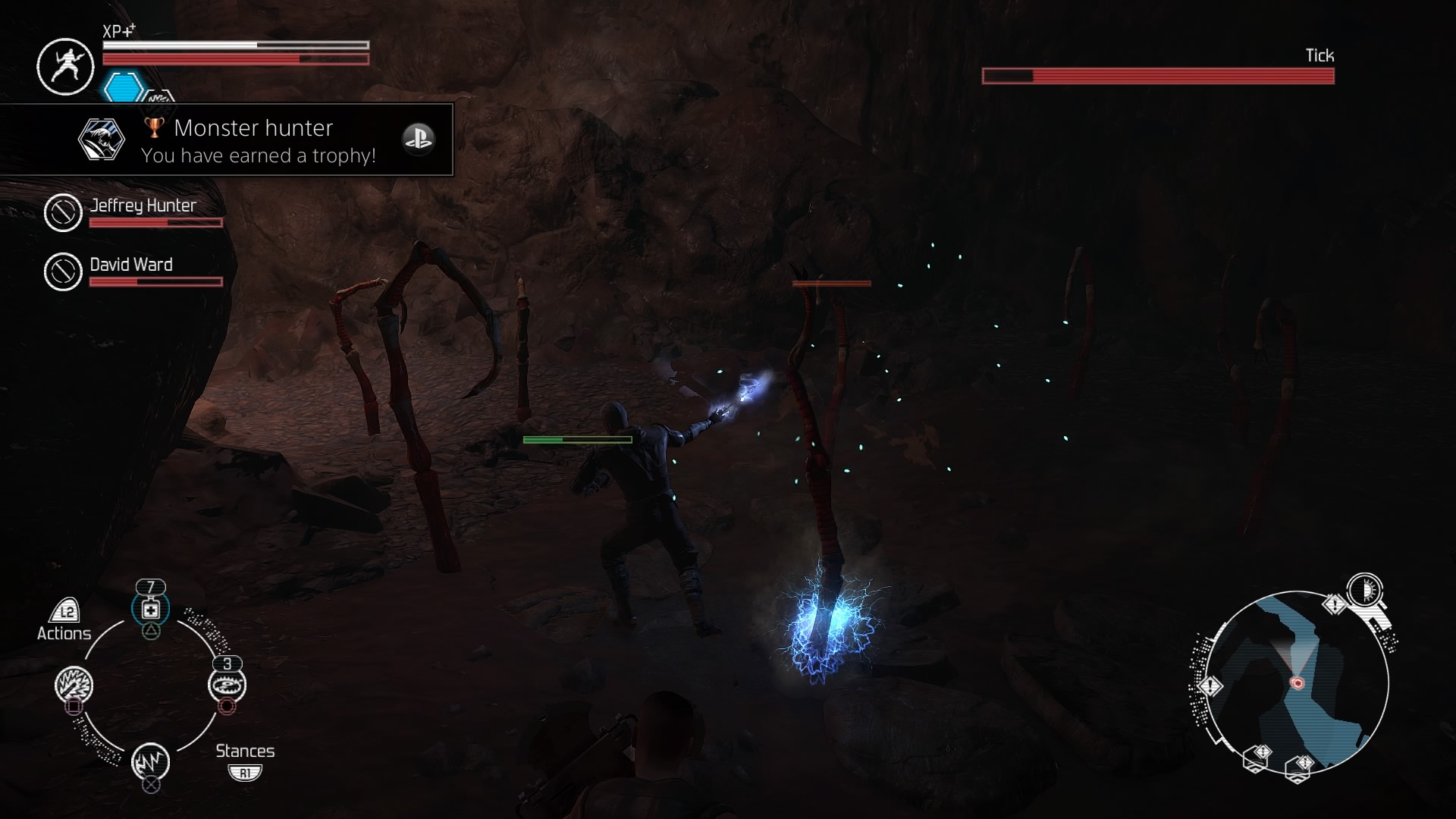
Task: Select companion Jeffrey Hunter's portrait icon
Action: coord(63,212)
